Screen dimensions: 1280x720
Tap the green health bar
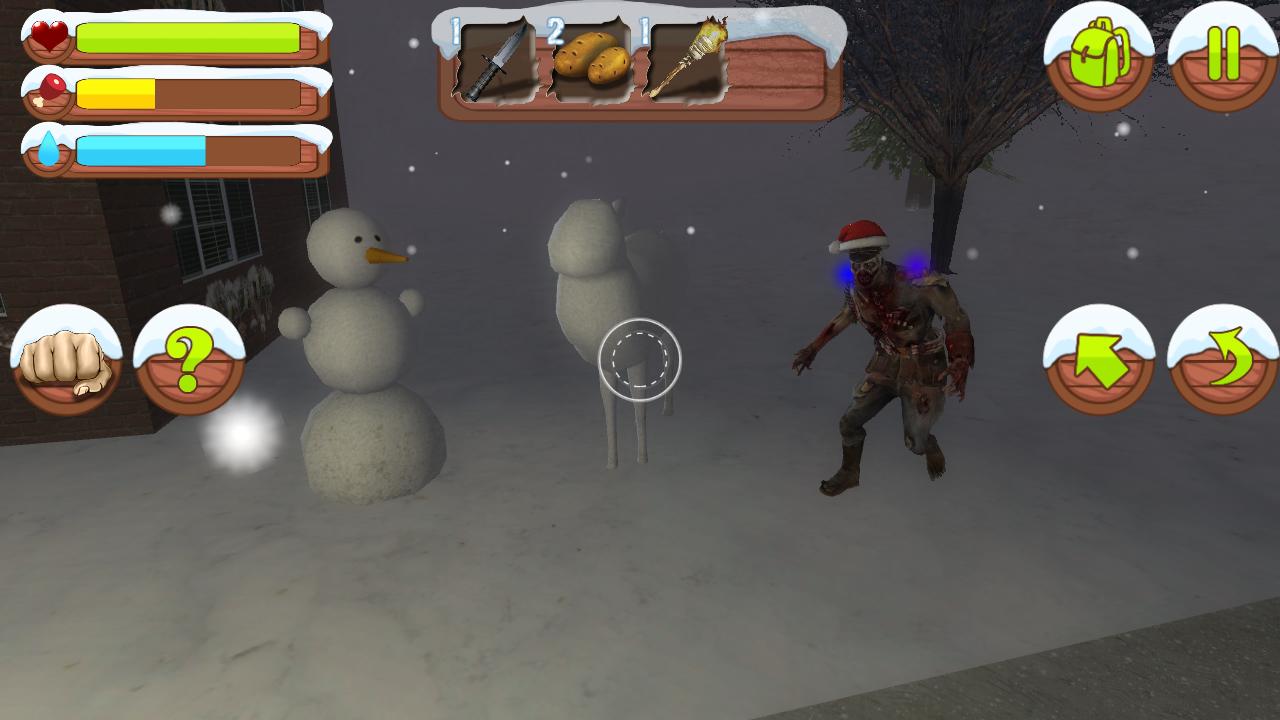[190, 37]
